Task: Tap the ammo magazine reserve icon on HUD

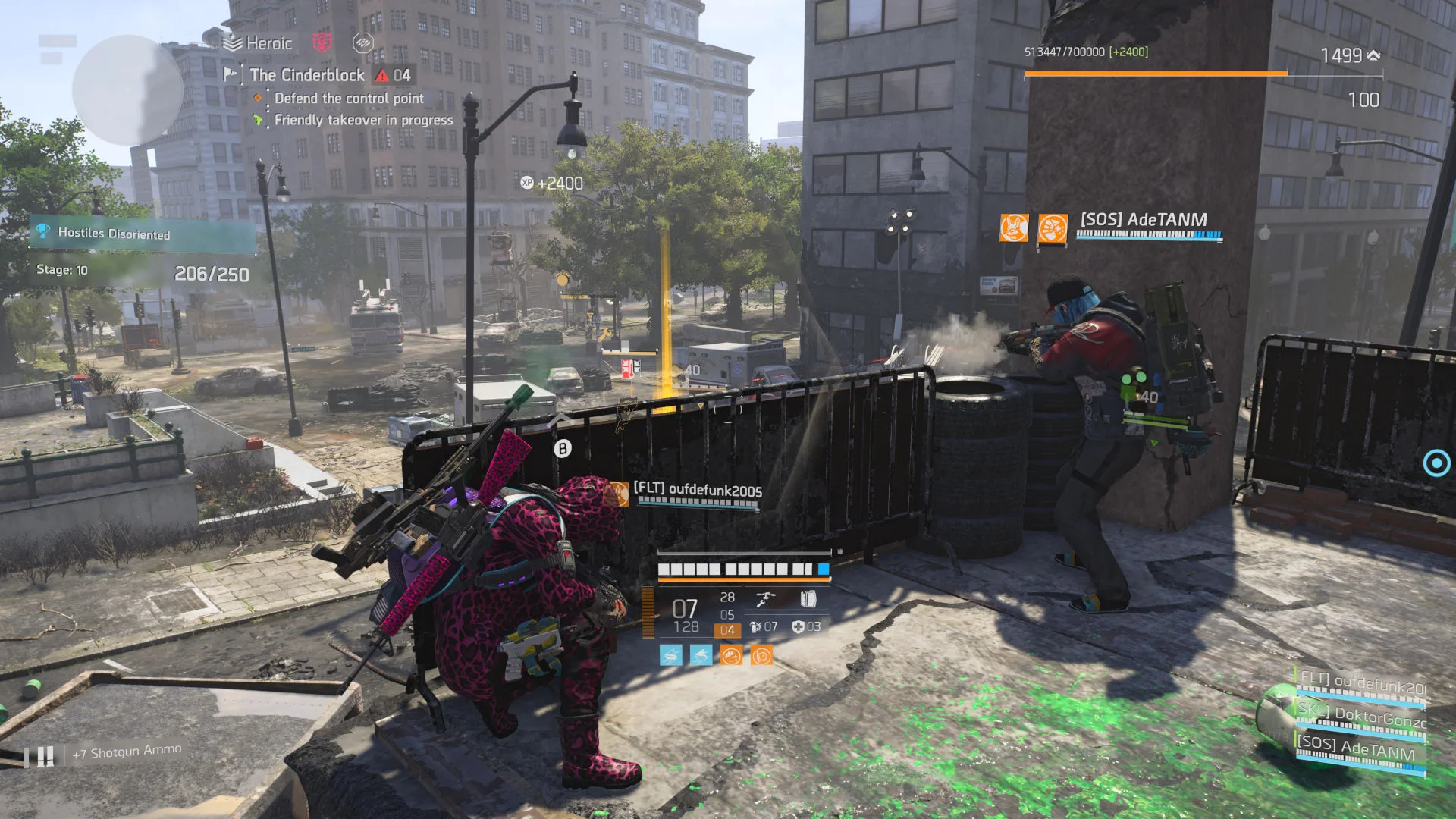Action: (809, 598)
